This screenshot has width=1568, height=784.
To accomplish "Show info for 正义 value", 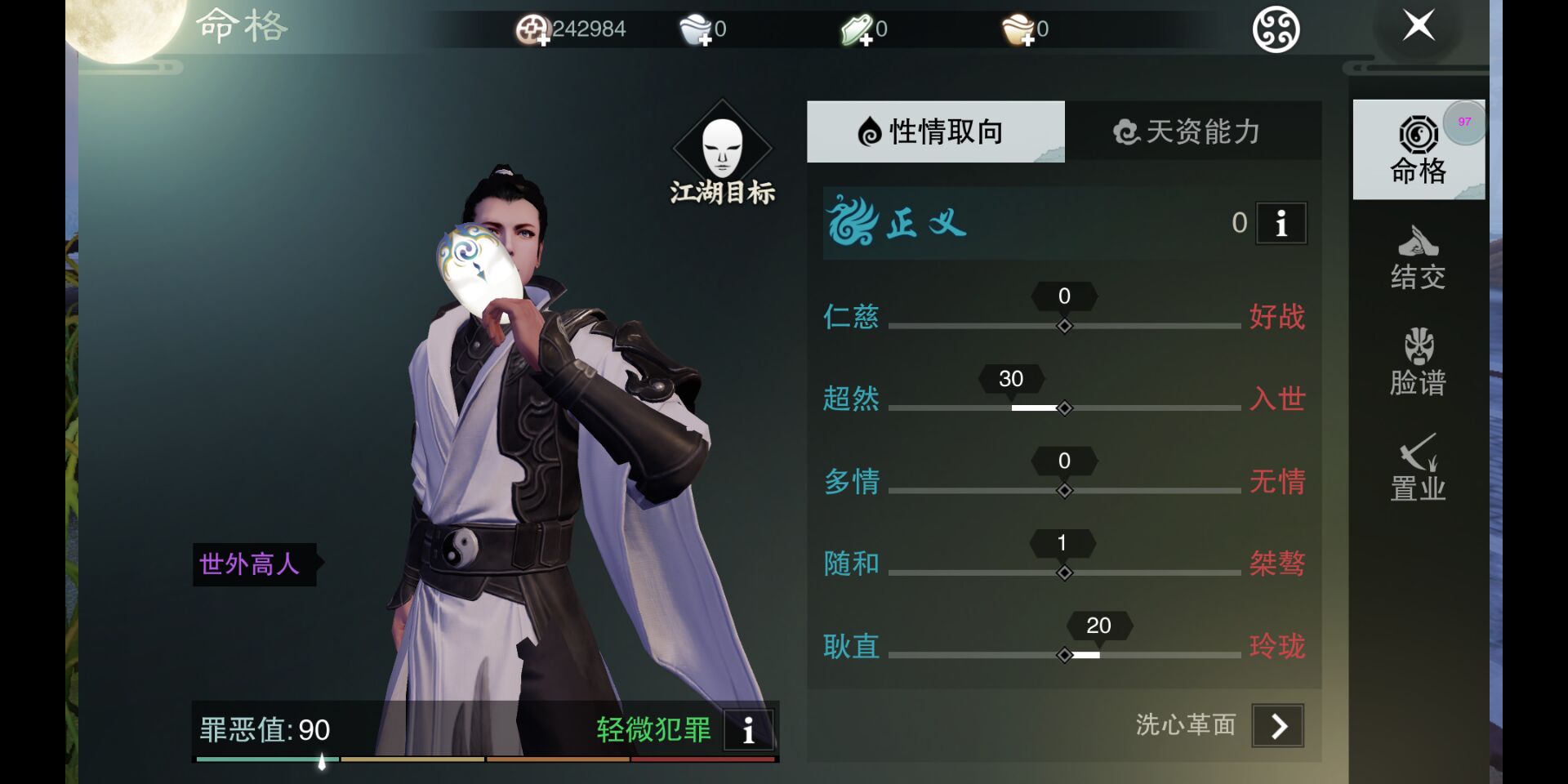I will click(x=1281, y=223).
